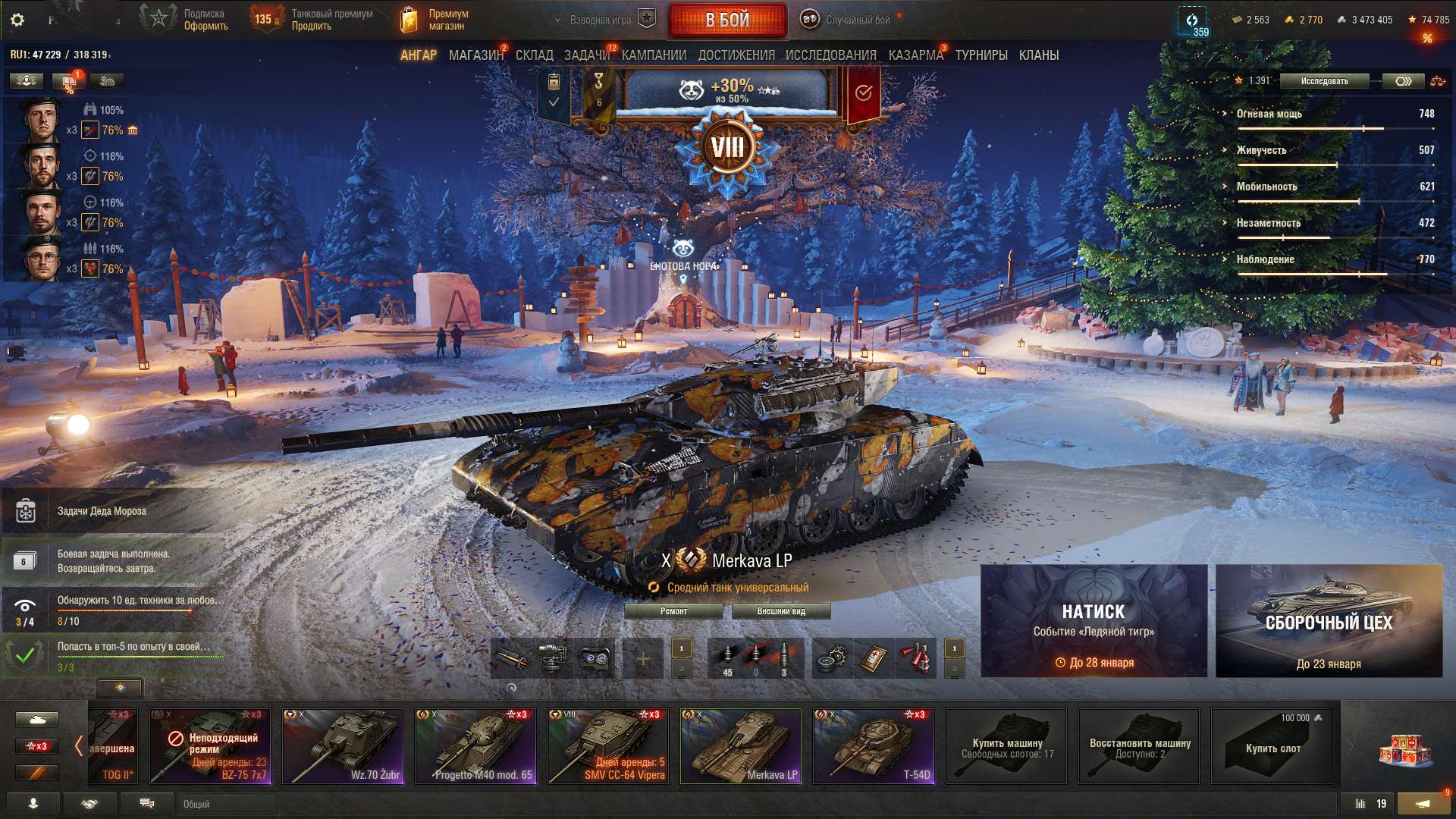Open Santa's tasks gift icon on the left
1456x819 pixels.
(x=27, y=510)
